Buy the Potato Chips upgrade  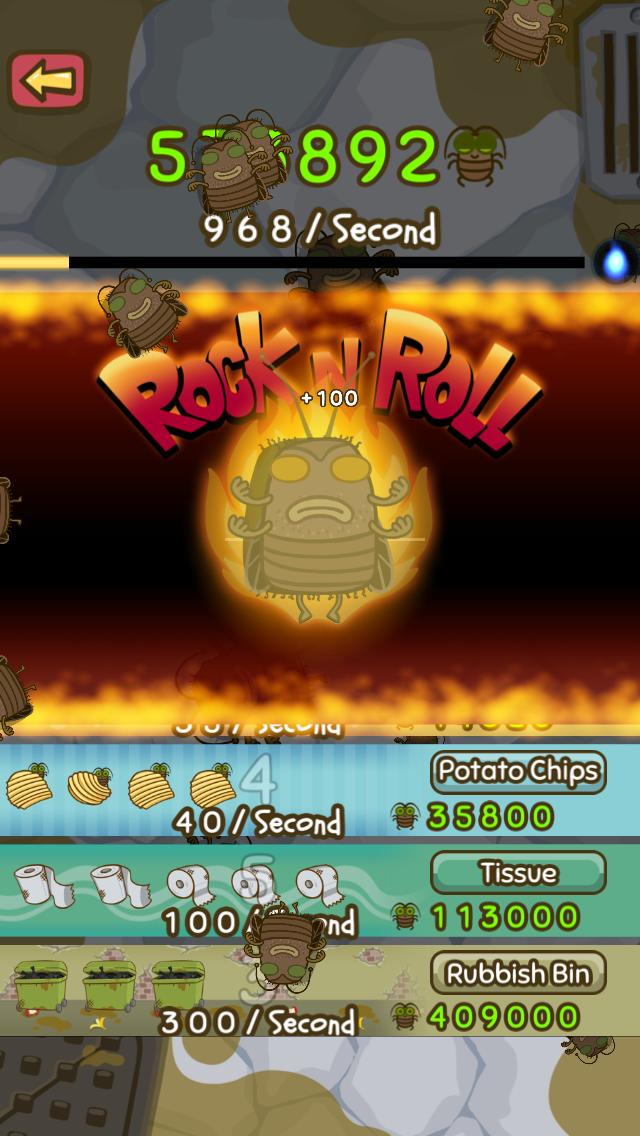click(x=518, y=772)
